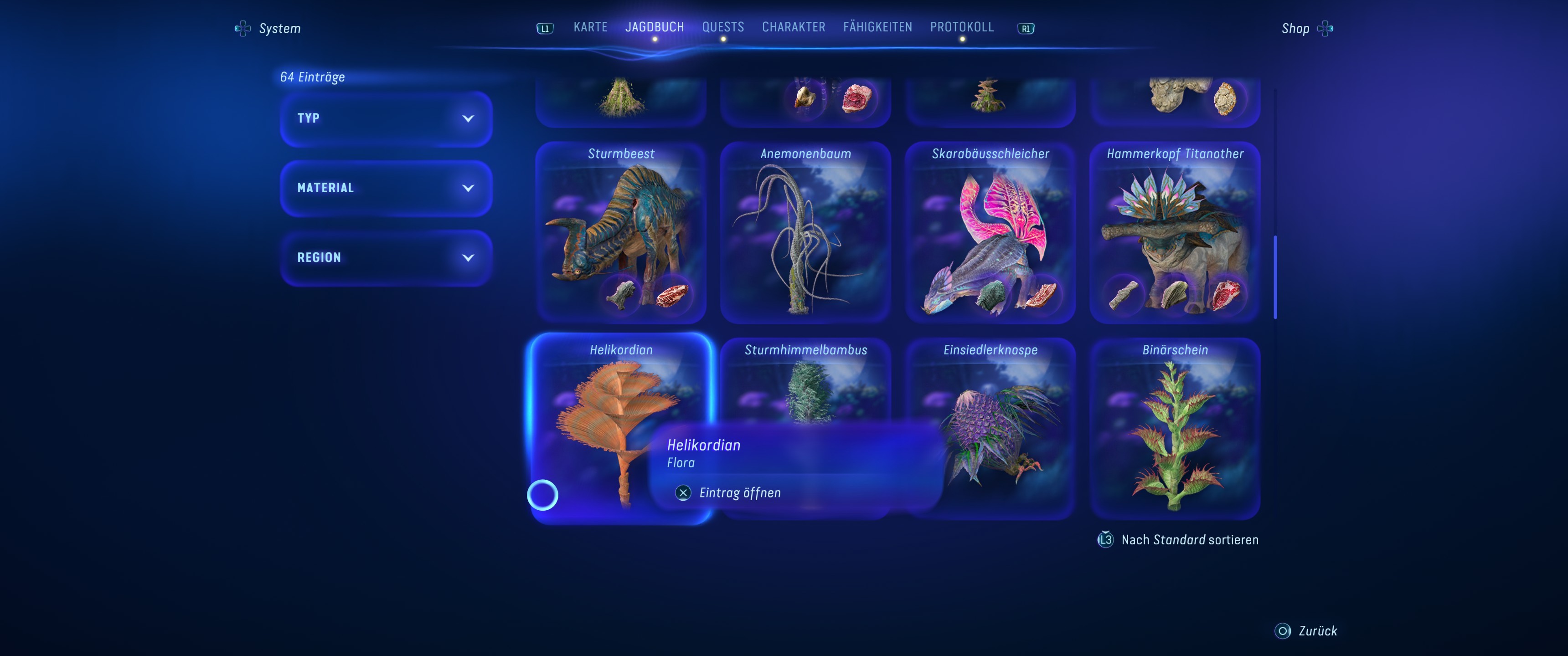Expand the Region filter dropdown

coord(385,258)
